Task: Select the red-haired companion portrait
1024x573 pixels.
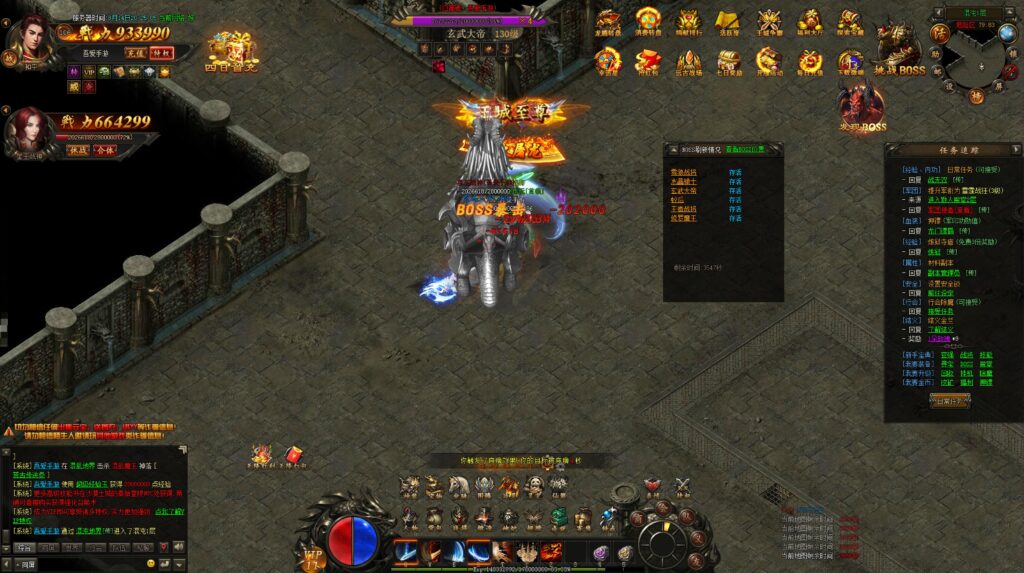Action: (x=29, y=130)
